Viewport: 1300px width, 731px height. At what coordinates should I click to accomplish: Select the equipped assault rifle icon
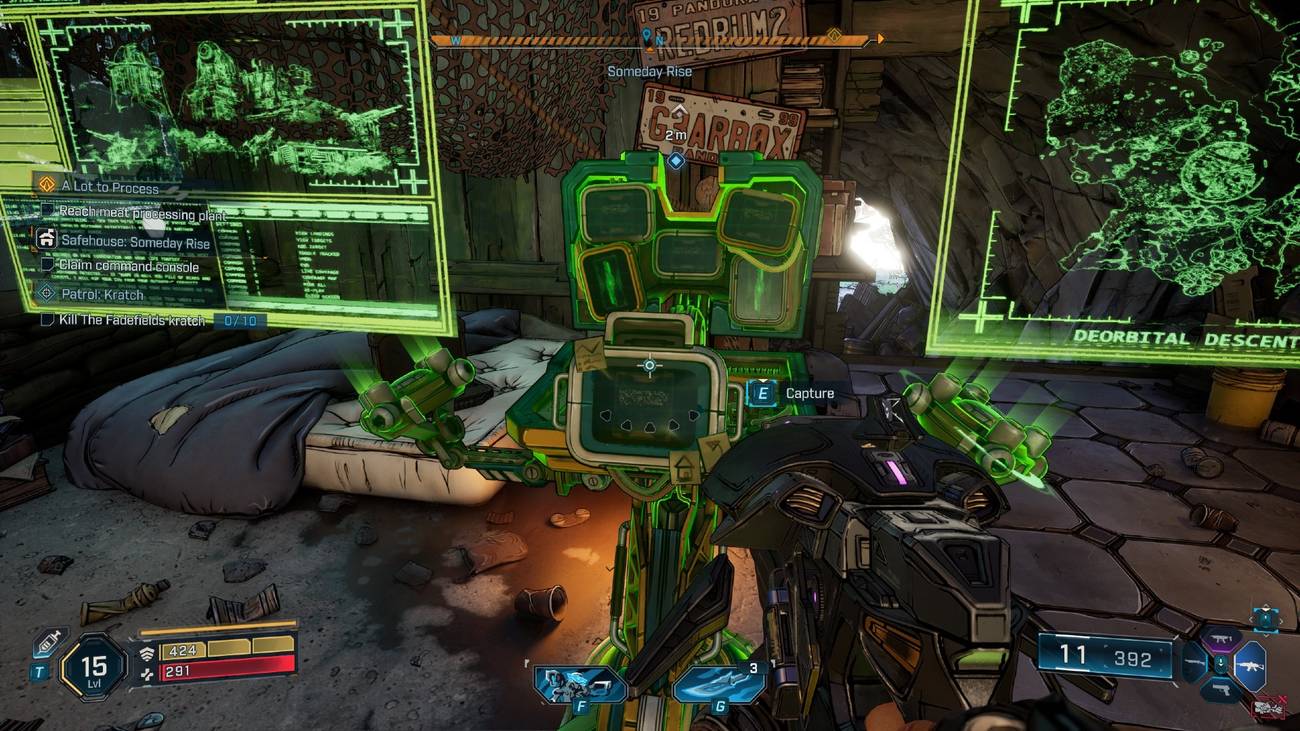[1252, 664]
